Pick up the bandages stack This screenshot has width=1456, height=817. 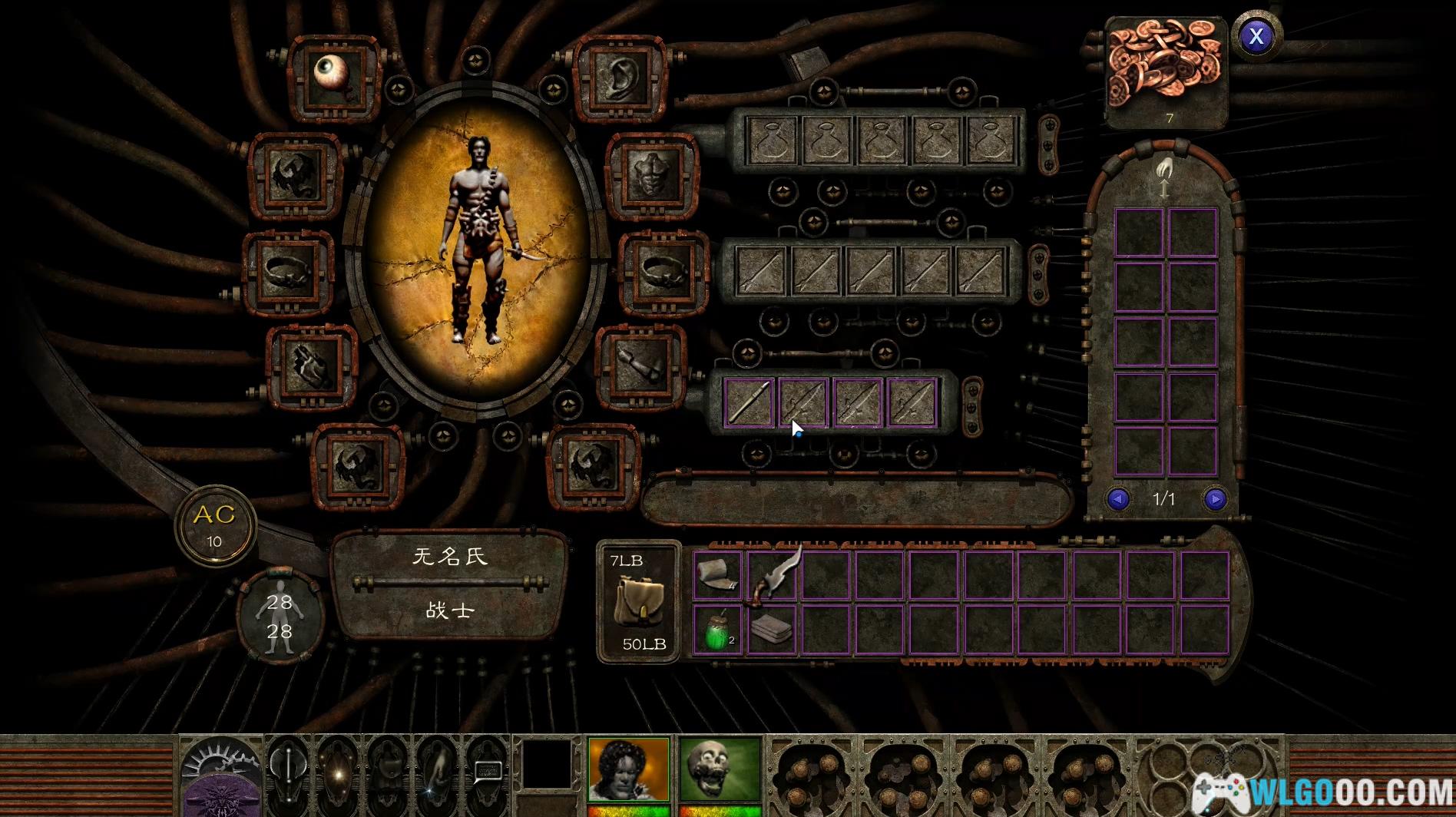(x=718, y=575)
